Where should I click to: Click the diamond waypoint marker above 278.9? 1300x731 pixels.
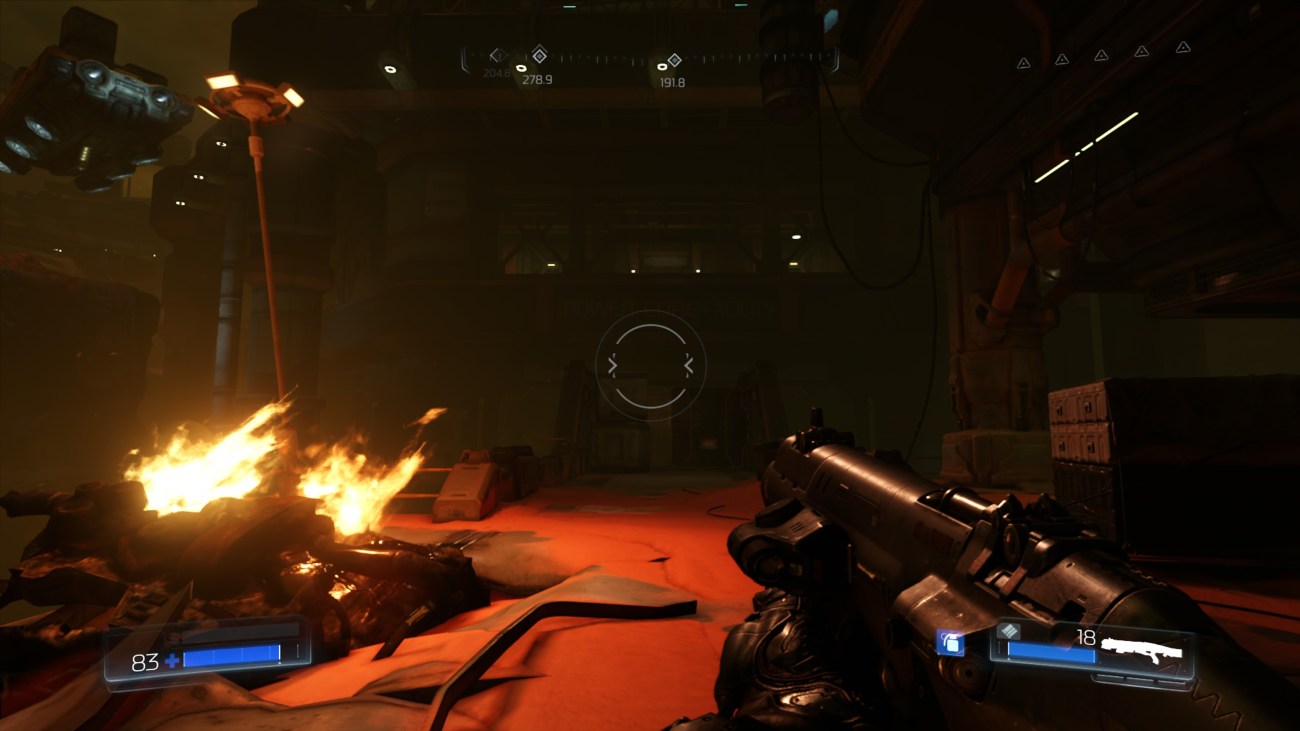540,57
